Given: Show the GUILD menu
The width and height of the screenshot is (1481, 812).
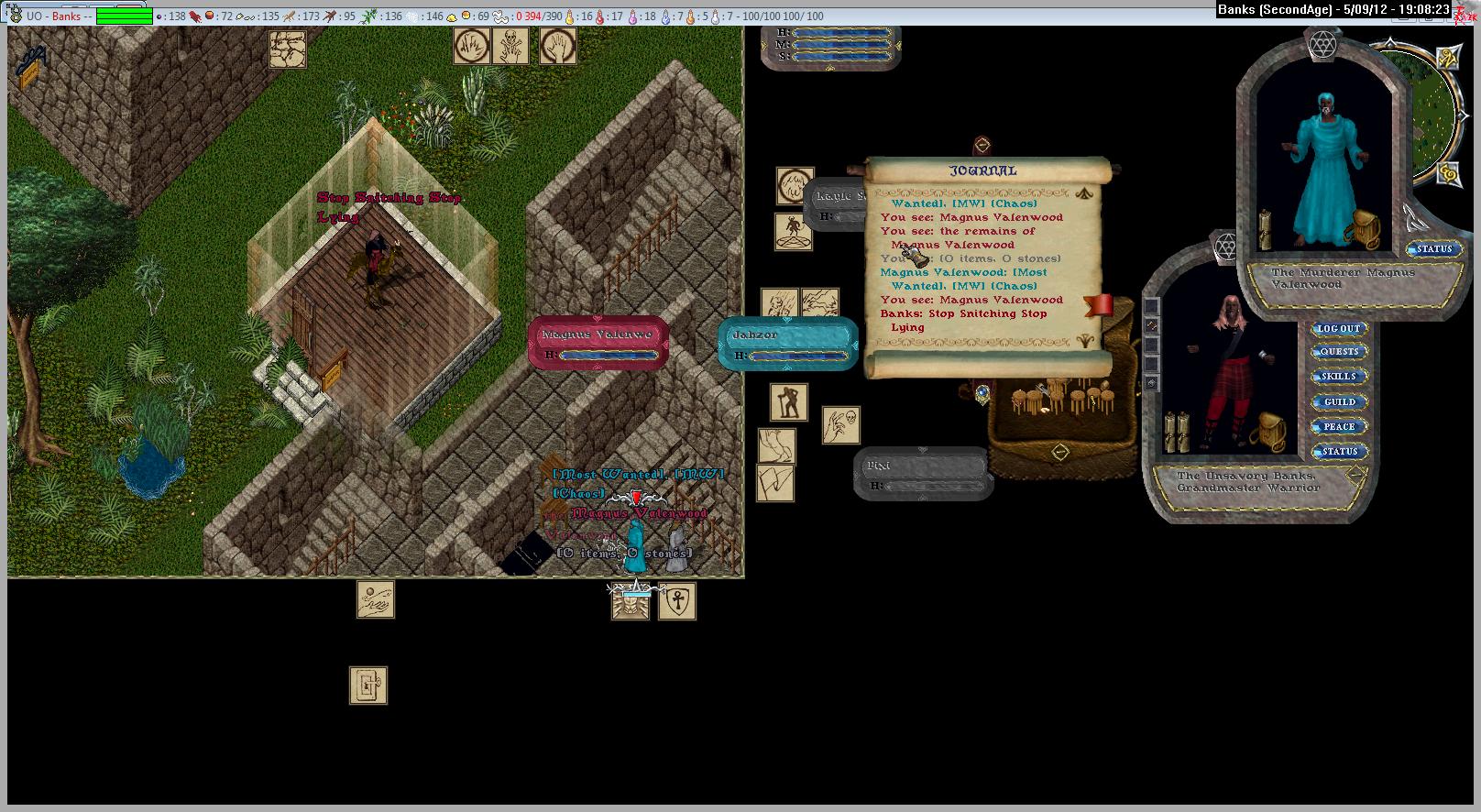Looking at the screenshot, I should [1339, 402].
